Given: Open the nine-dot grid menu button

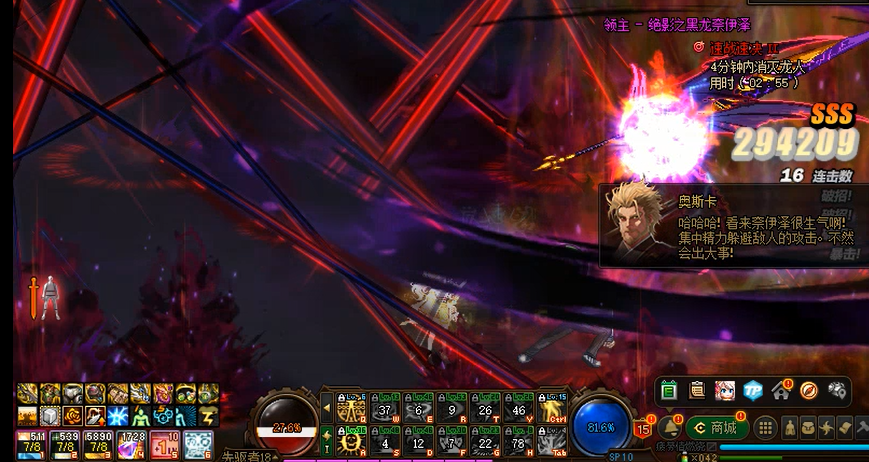Looking at the screenshot, I should click(765, 428).
